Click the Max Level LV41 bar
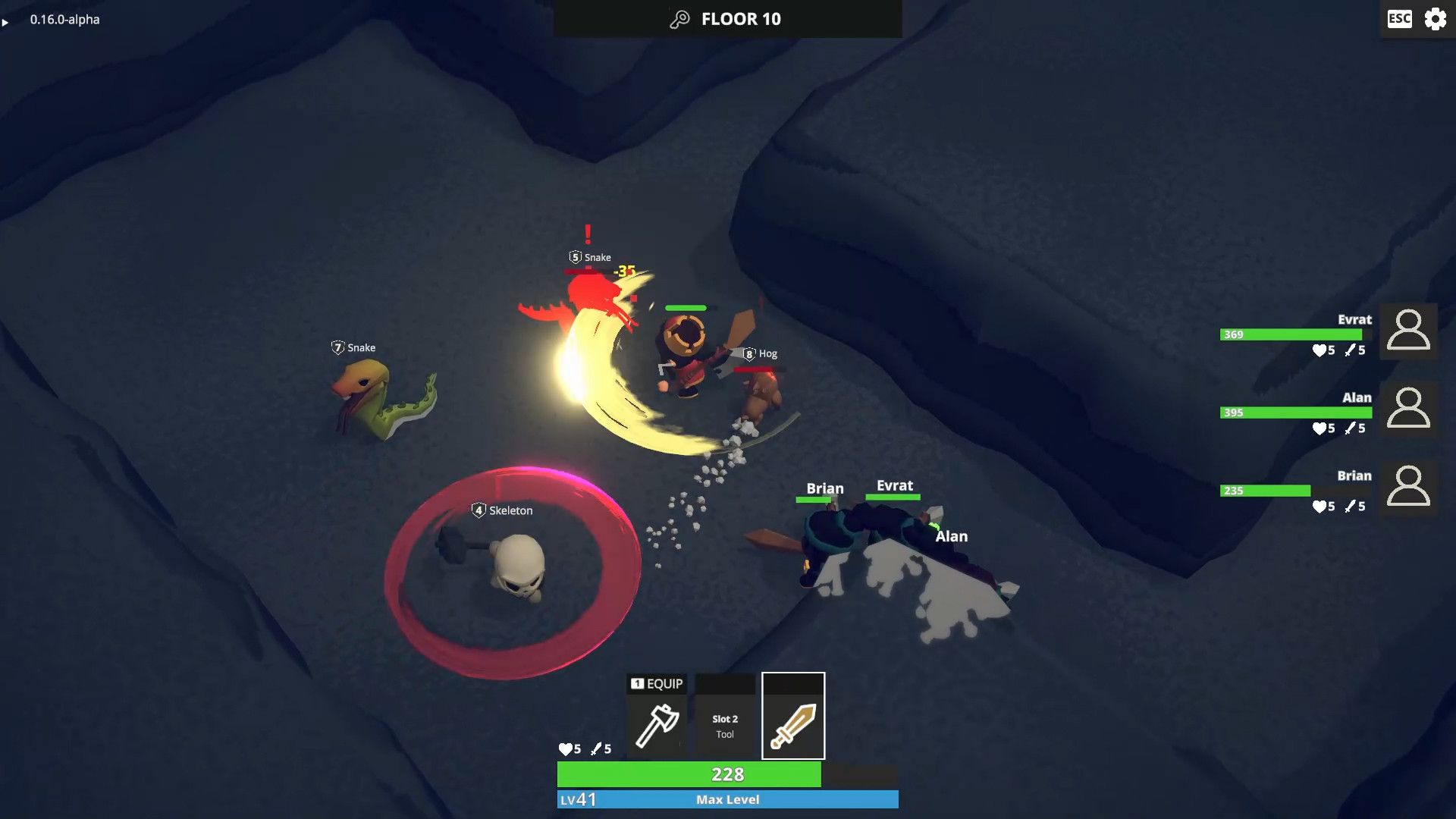The height and width of the screenshot is (819, 1456). click(727, 799)
